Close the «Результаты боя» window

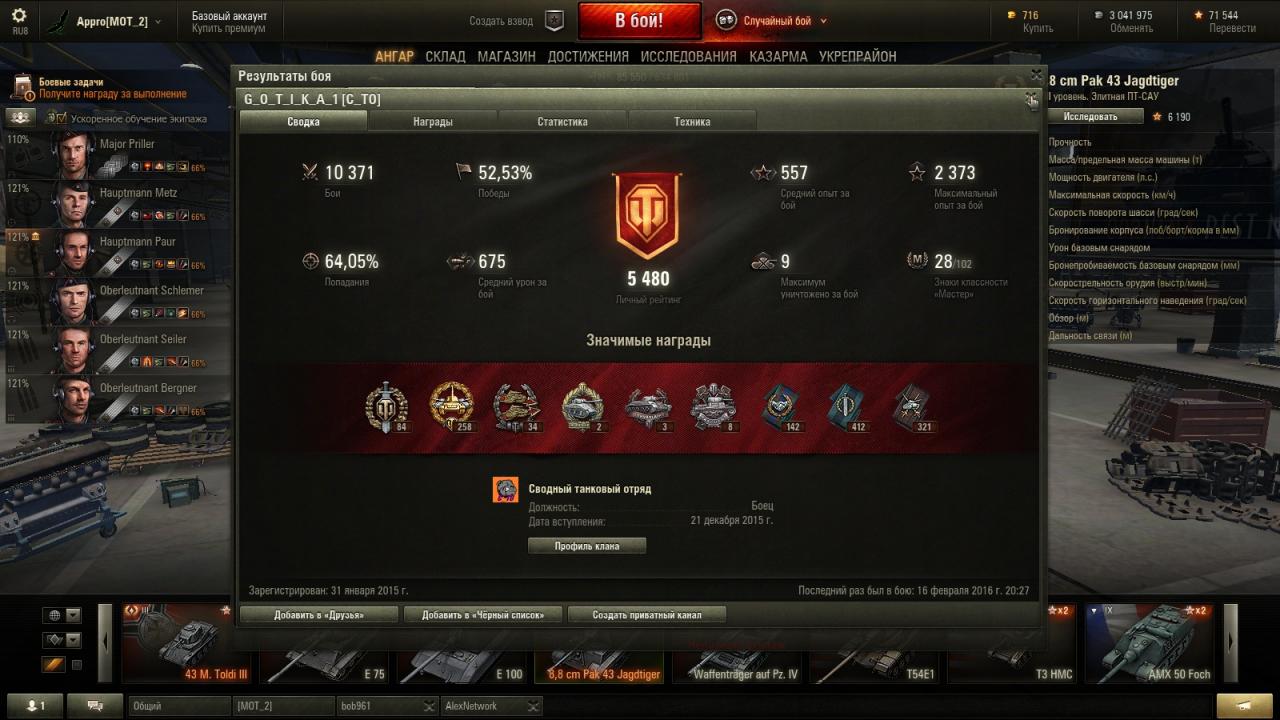click(1036, 75)
